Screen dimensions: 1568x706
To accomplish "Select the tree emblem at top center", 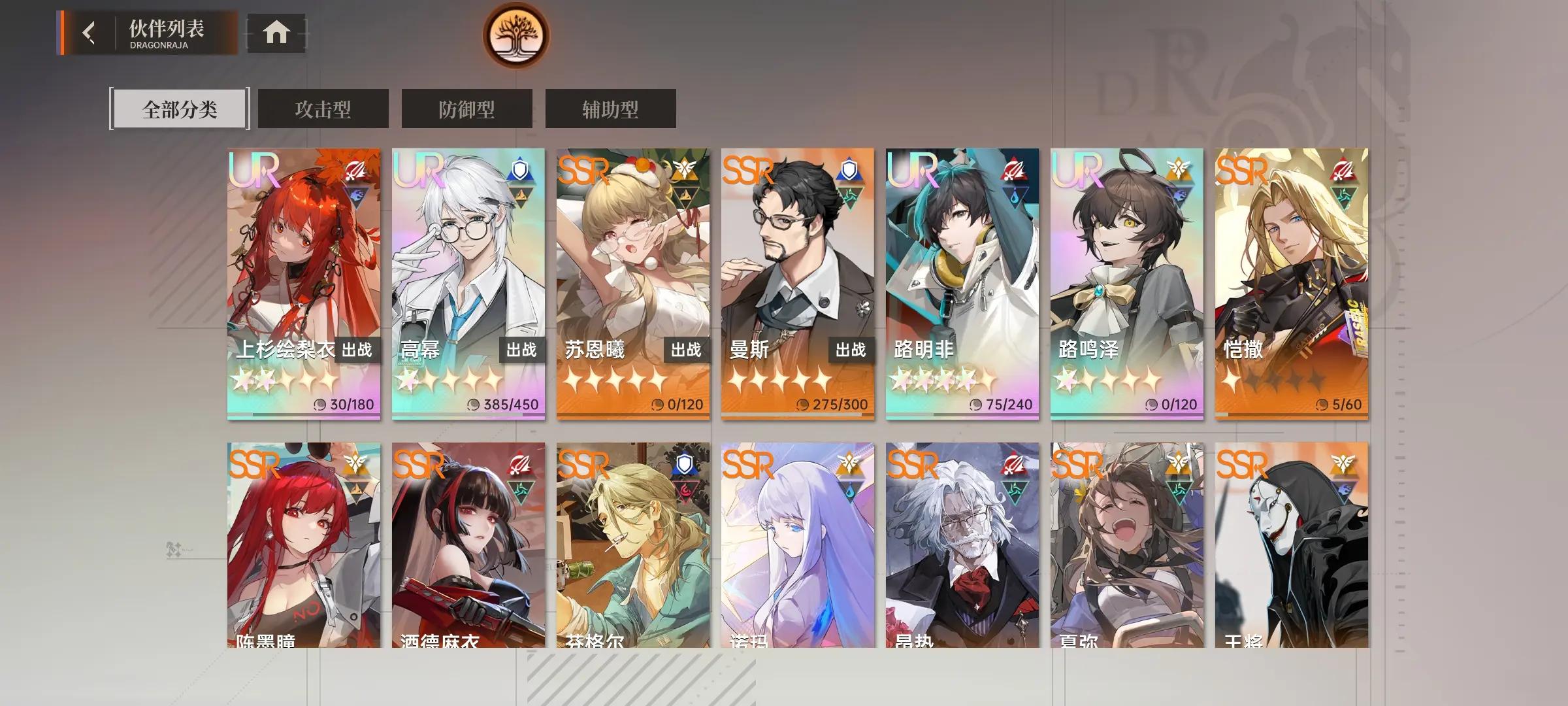I will pyautogui.click(x=516, y=36).
